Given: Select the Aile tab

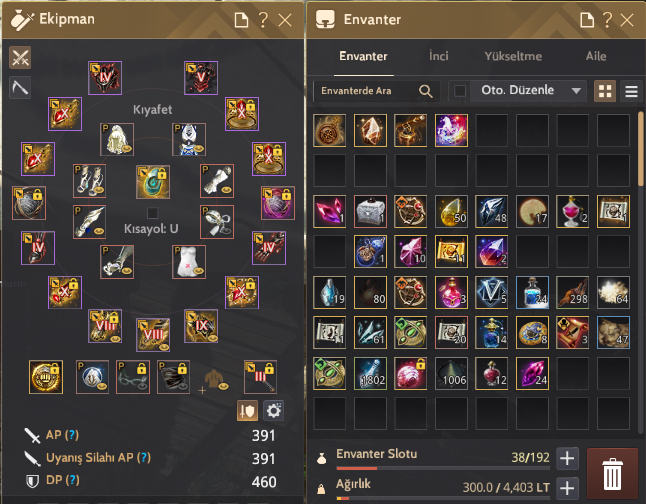Looking at the screenshot, I should click(595, 57).
